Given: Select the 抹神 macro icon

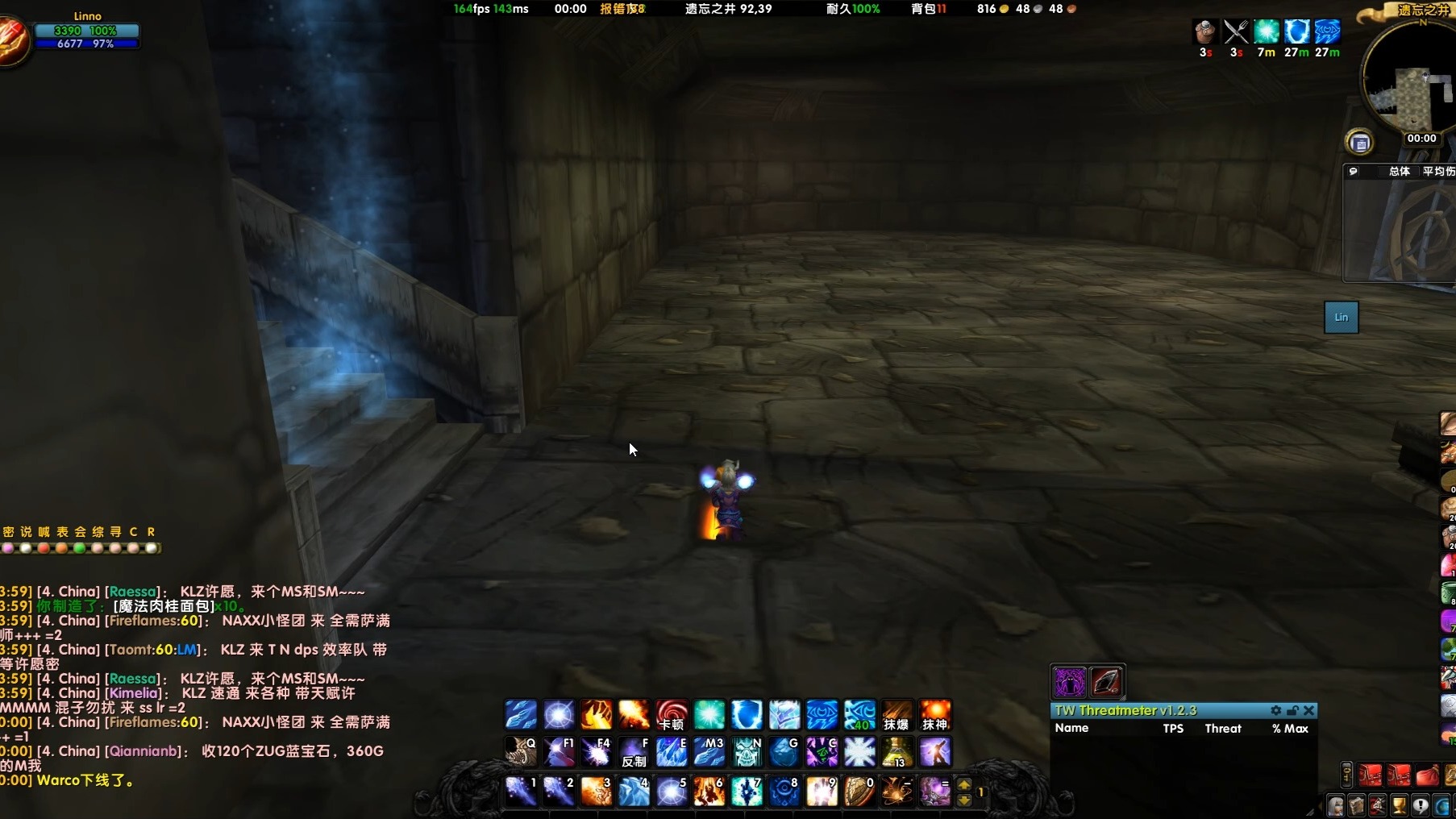Looking at the screenshot, I should [935, 715].
